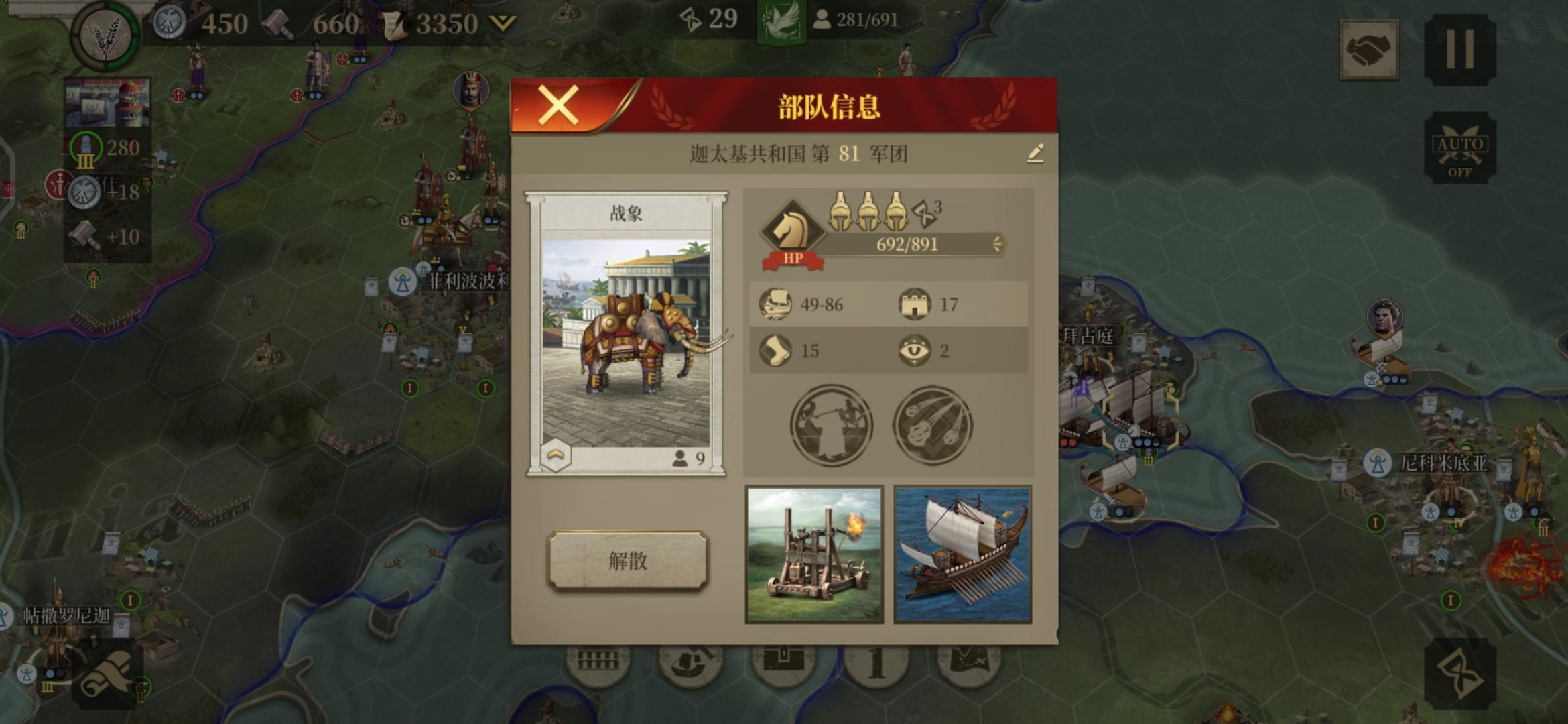The height and width of the screenshot is (724, 1568).
Task: Select the melee combat skill emblem
Action: point(832,424)
